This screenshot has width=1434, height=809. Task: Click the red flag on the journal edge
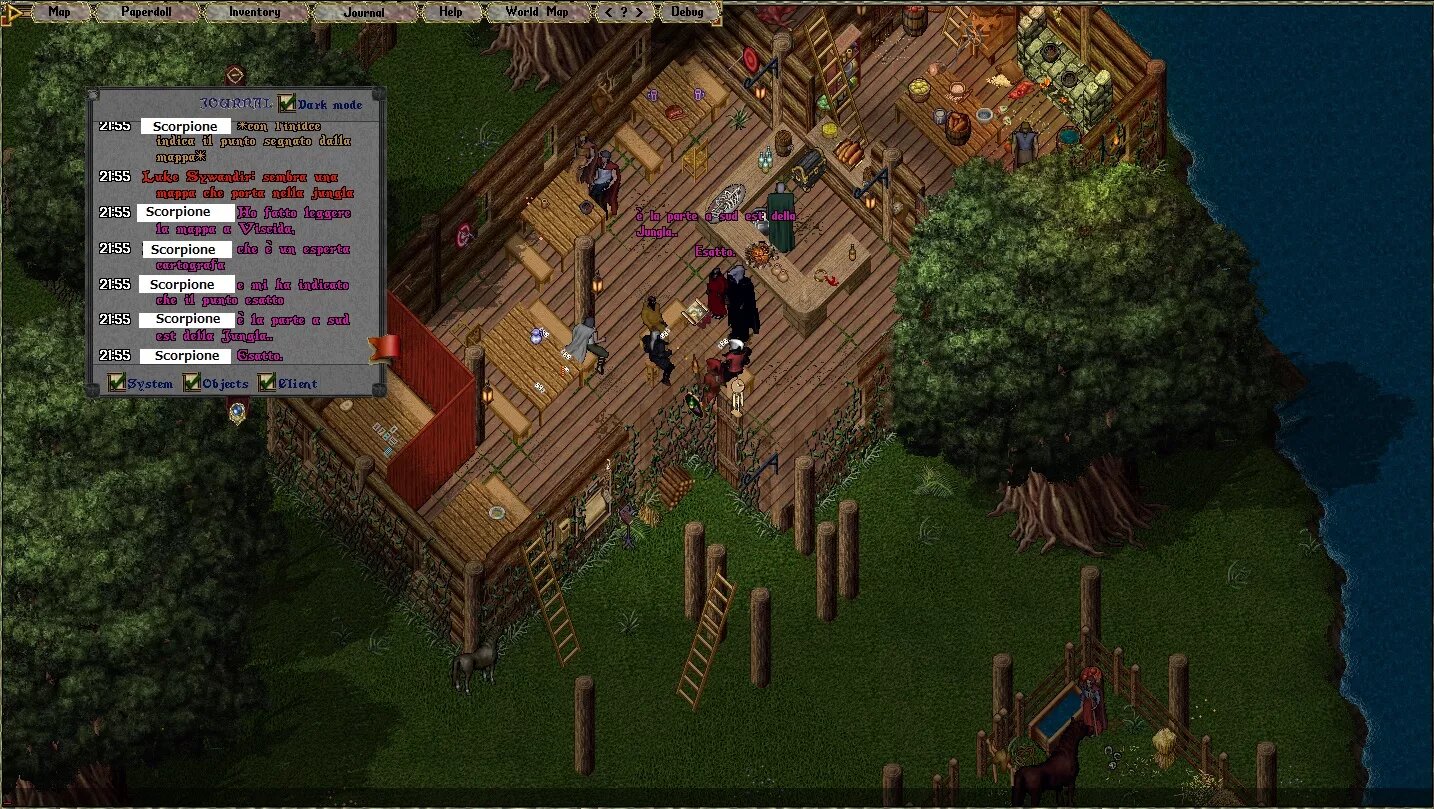(383, 347)
